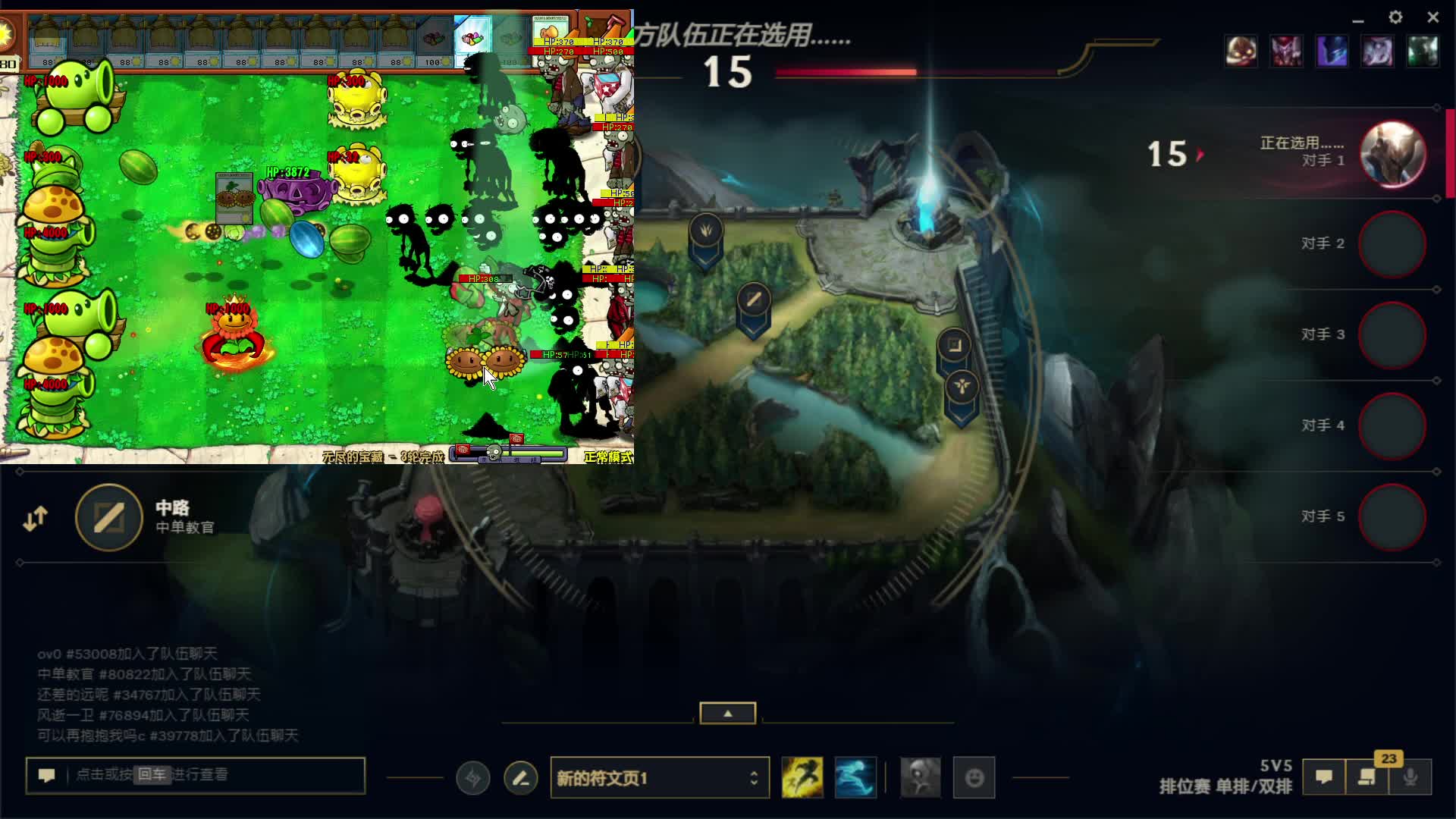This screenshot has width=1456, height=819.
Task: Open the chat bubble panel
Action: [1324, 777]
